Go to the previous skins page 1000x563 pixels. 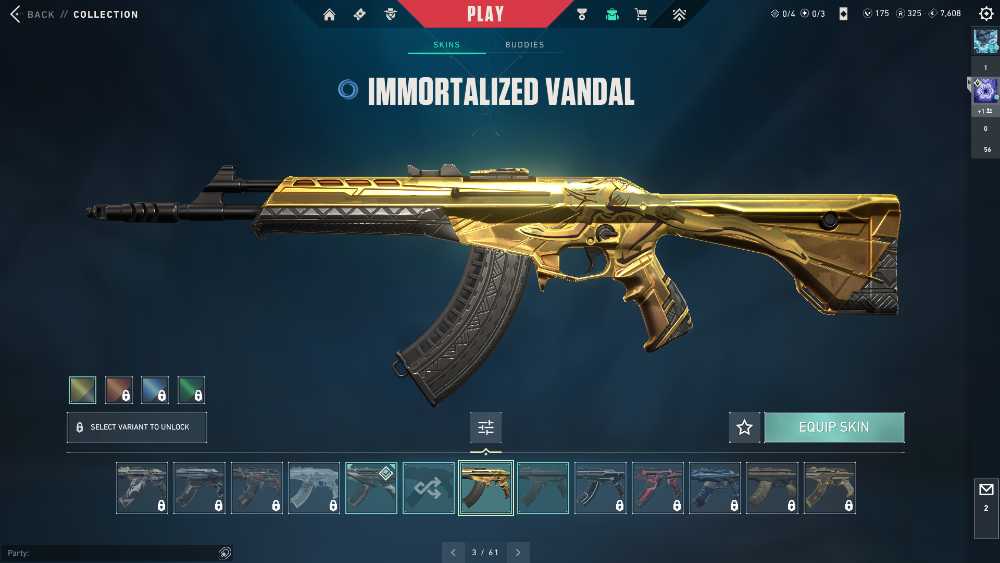(x=454, y=552)
